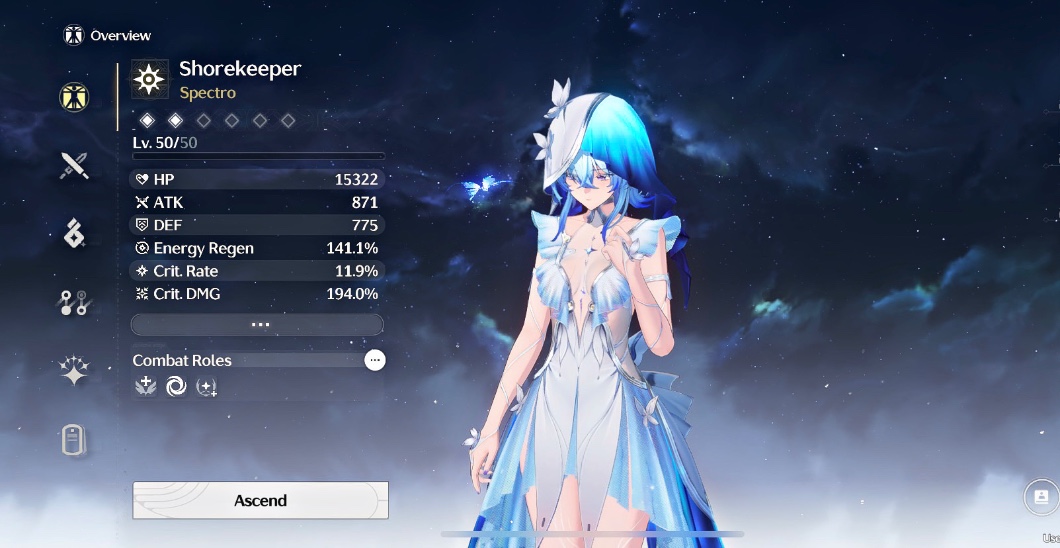Select the swirl combat role icon
1060x548 pixels.
coord(176,386)
